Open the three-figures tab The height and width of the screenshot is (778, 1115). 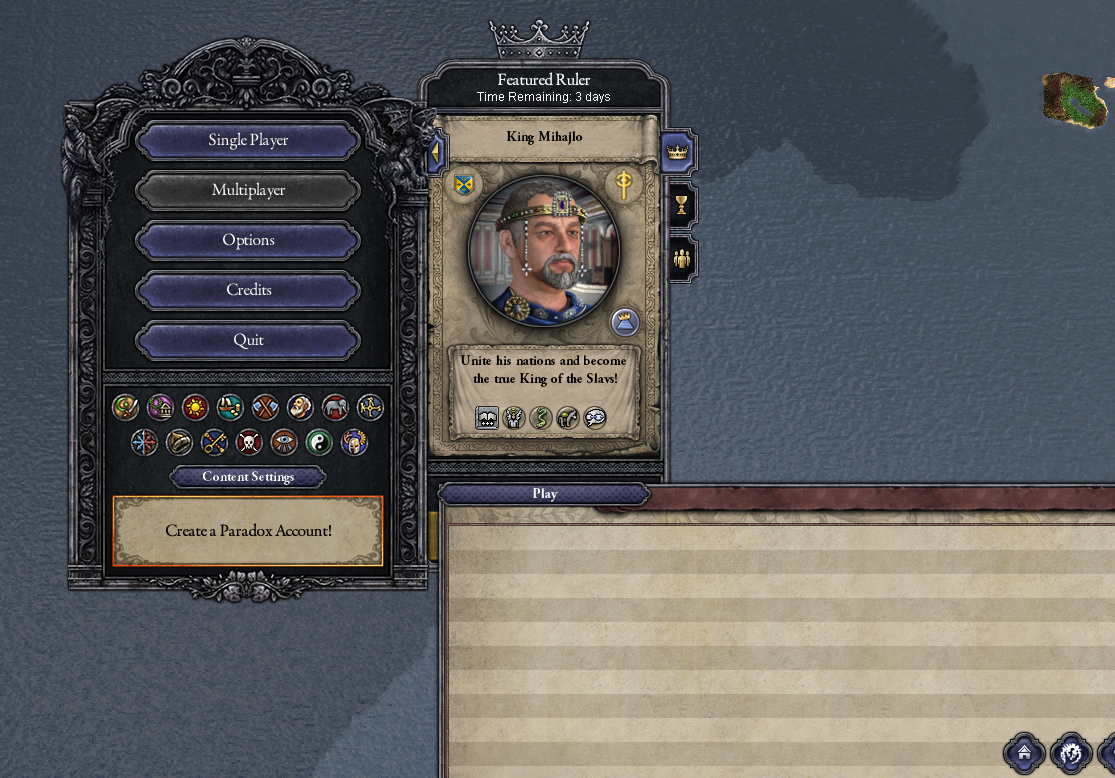pos(682,259)
